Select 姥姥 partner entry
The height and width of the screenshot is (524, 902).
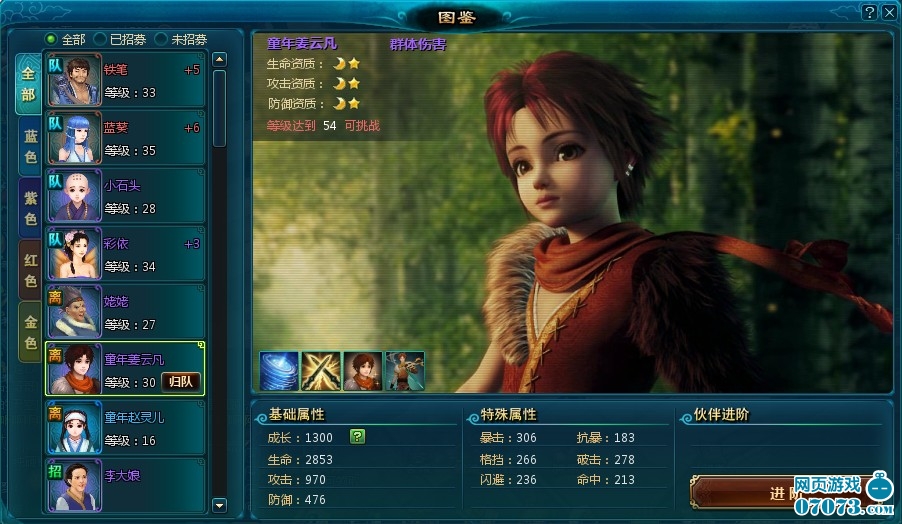tap(125, 312)
